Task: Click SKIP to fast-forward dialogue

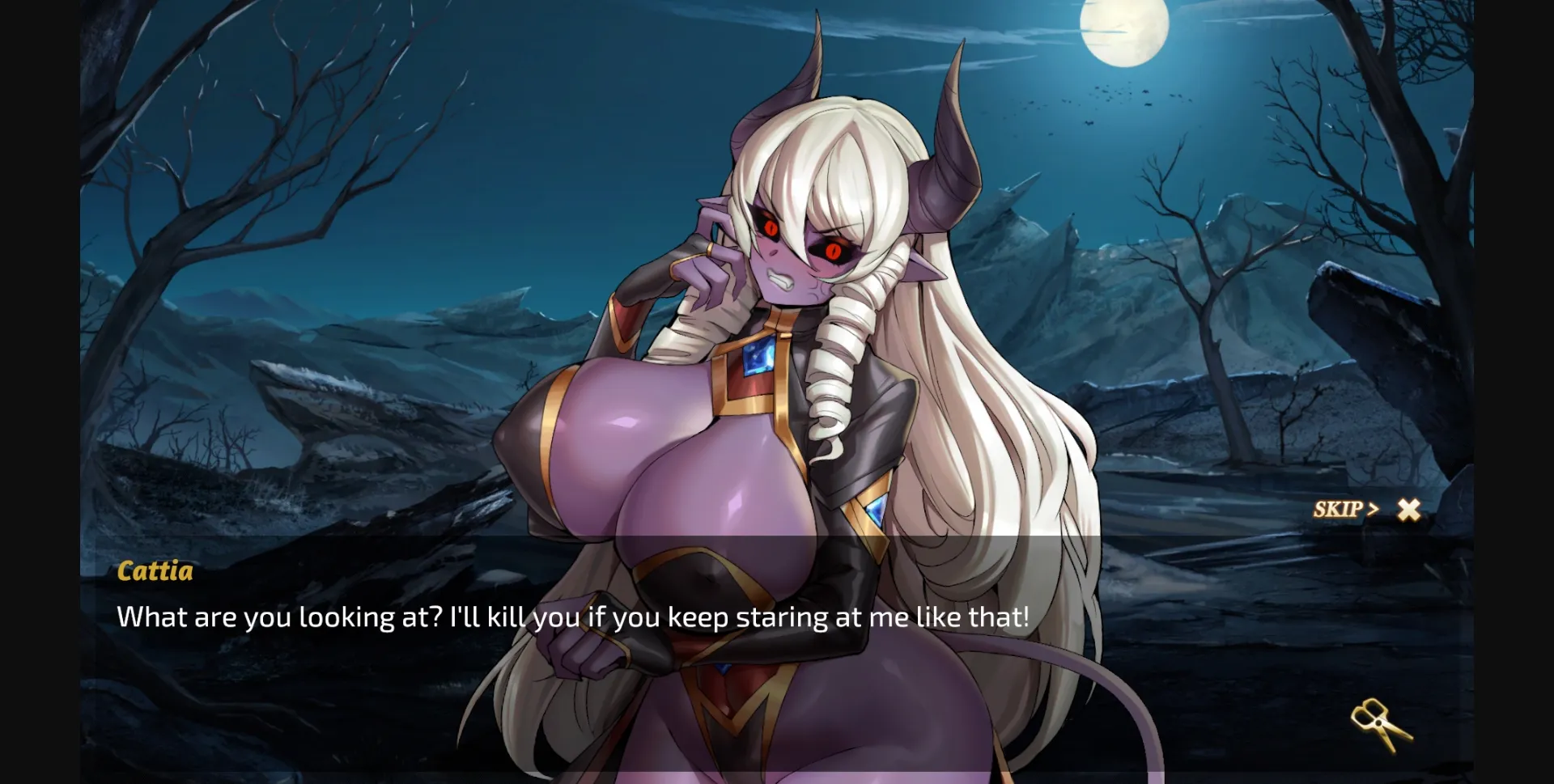Action: point(1335,510)
